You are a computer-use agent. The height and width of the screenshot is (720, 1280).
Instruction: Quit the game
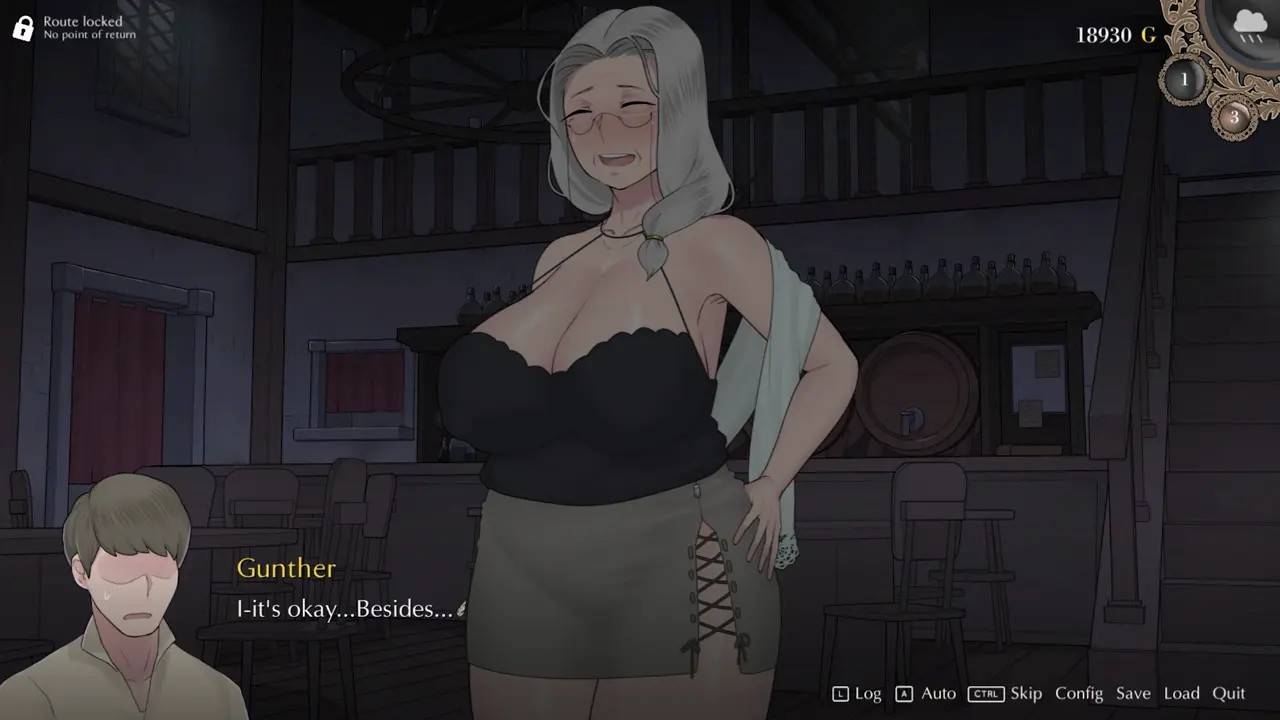click(1229, 693)
